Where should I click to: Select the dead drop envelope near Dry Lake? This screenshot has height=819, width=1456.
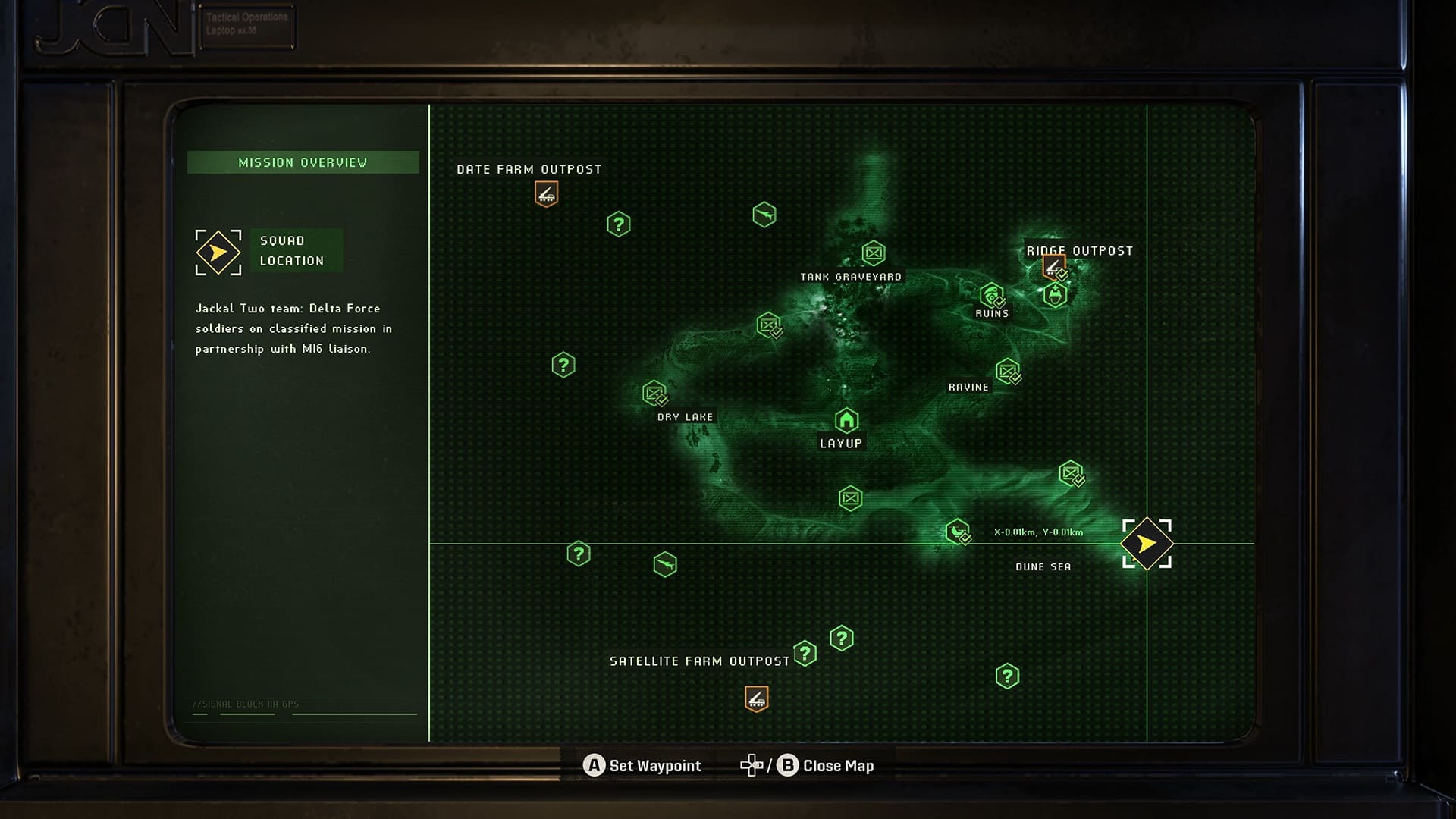pyautogui.click(x=655, y=394)
